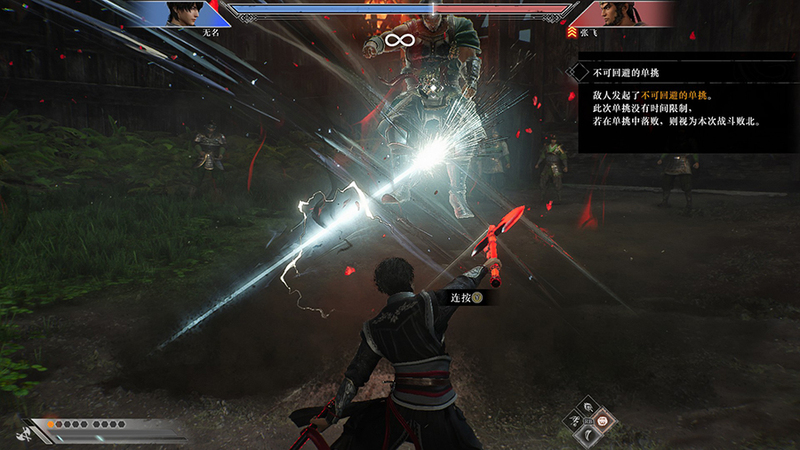This screenshot has height=450, width=800.
Task: Select the orange highlighted item slot
Action: coord(605,421)
